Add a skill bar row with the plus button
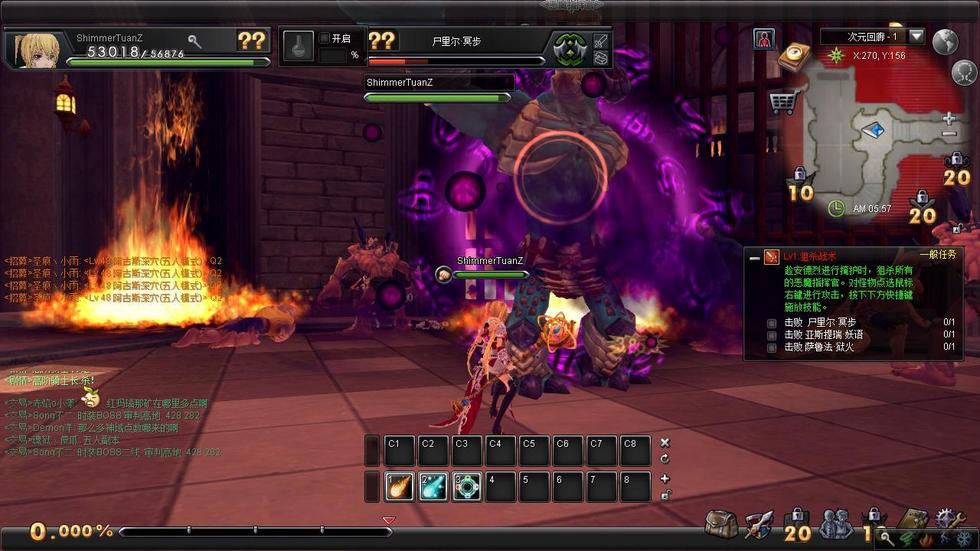 (x=665, y=479)
